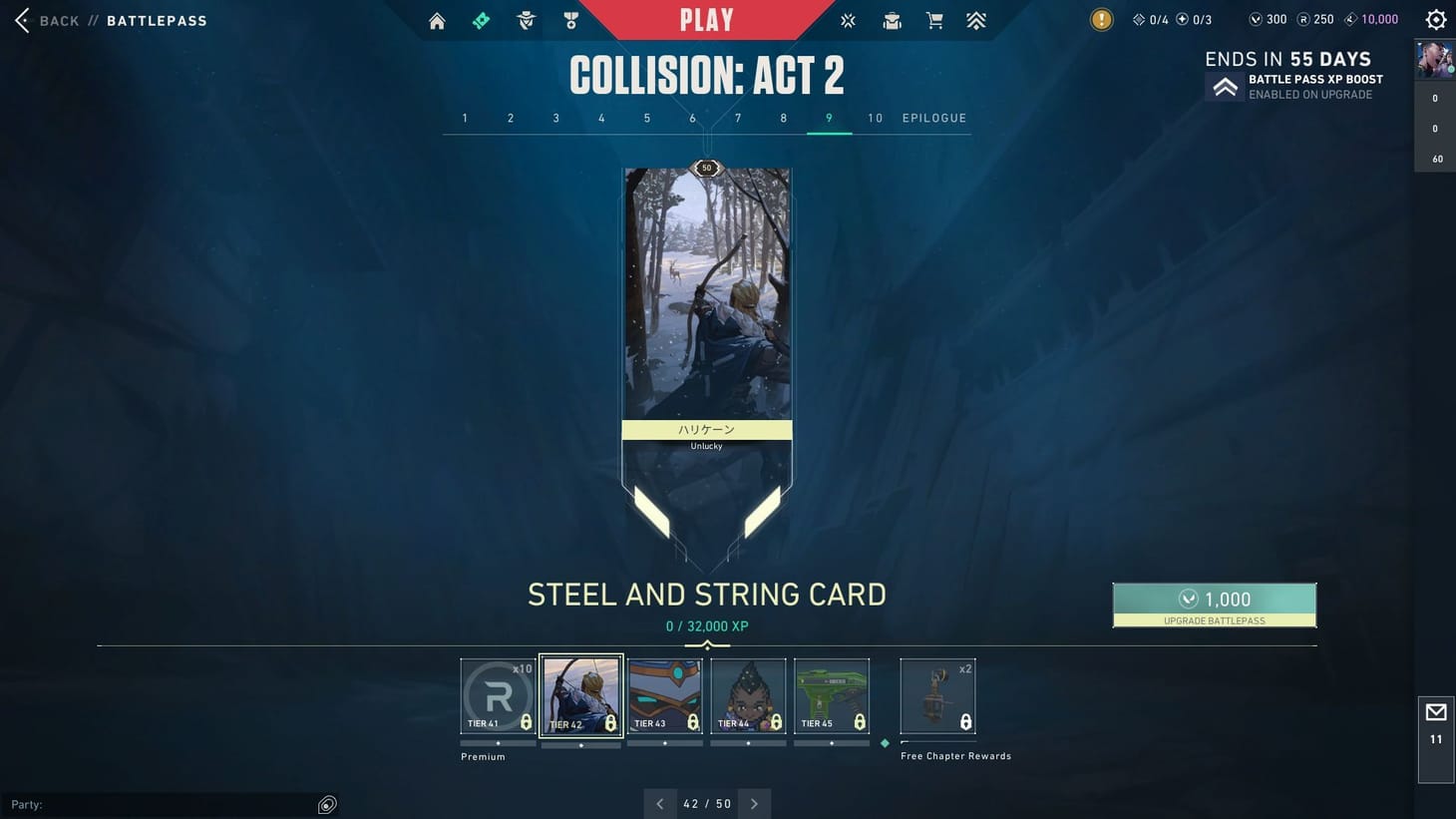
Task: Open the mail envelope showing 11 messages
Action: 1436,711
